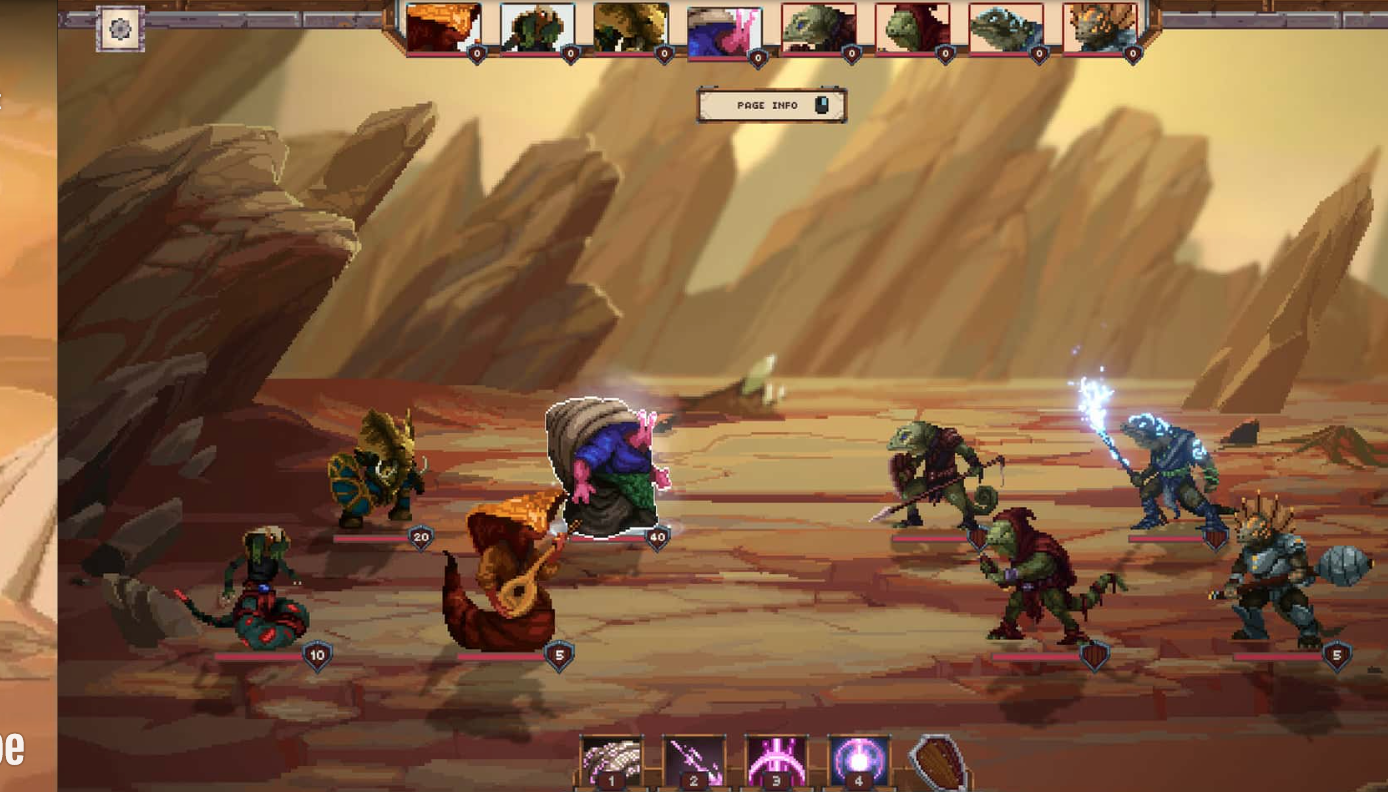Choose the wooden shield defend action

tap(938, 763)
